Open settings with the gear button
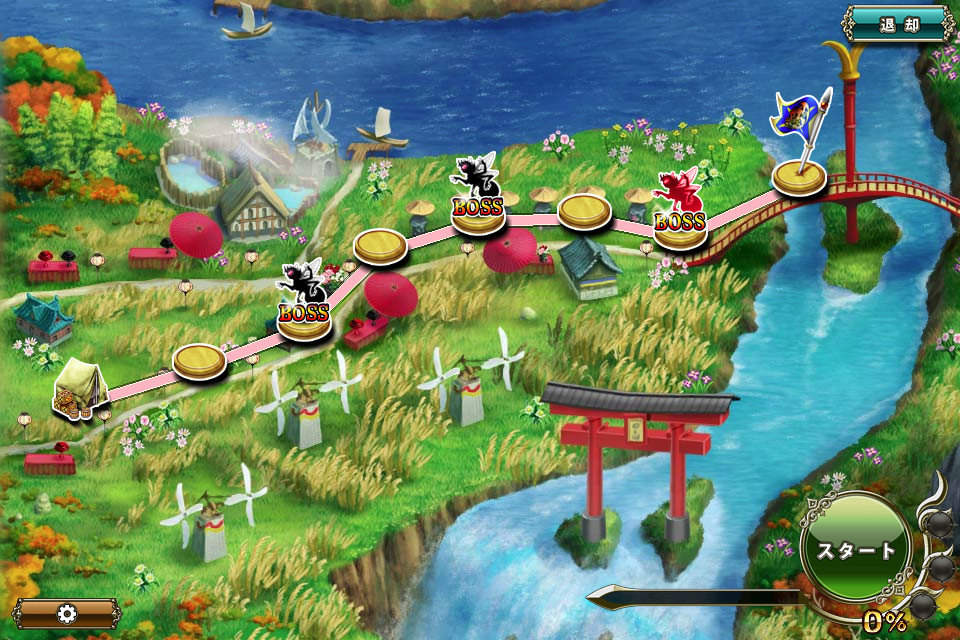 [67, 613]
